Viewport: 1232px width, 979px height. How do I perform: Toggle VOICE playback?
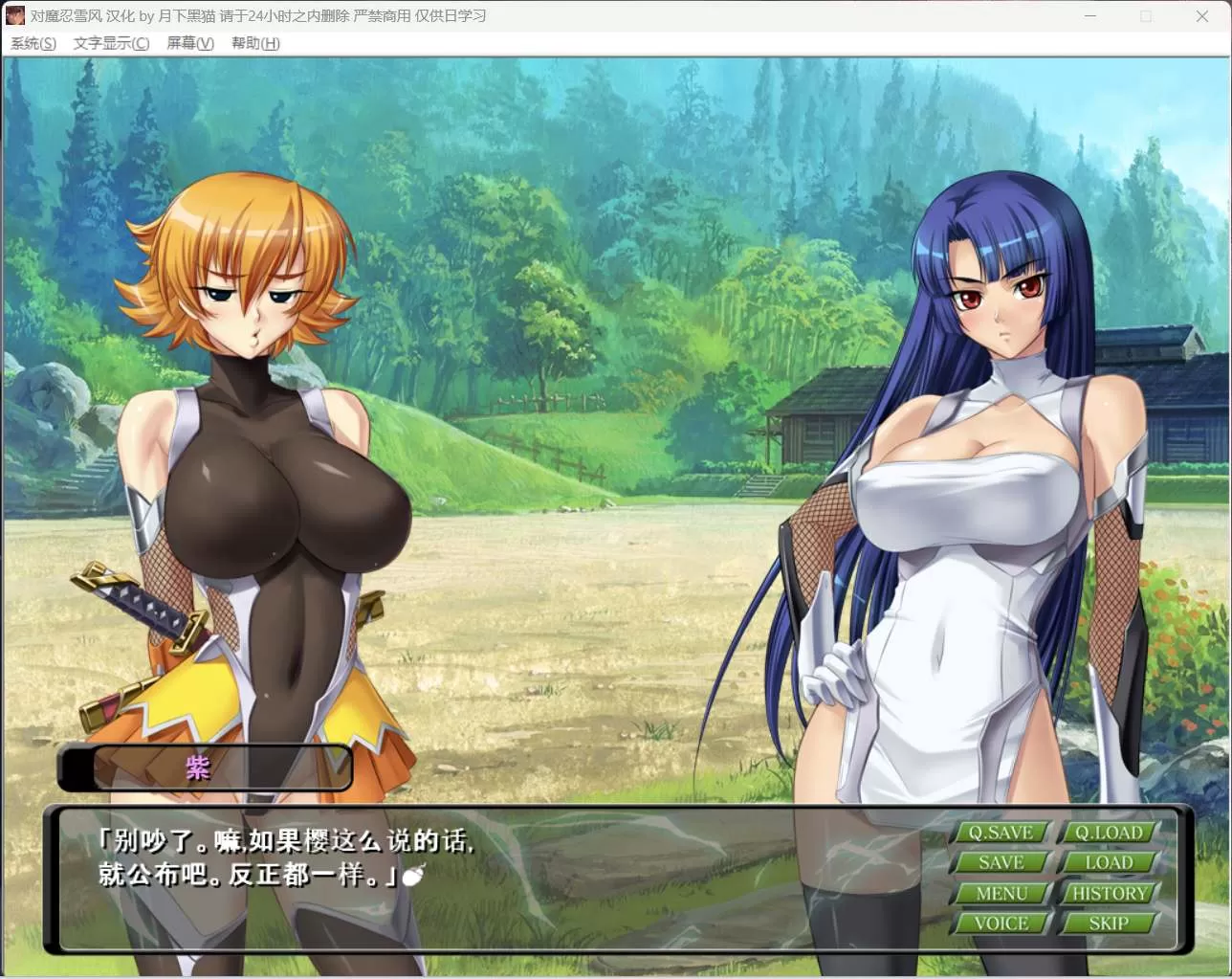[1001, 923]
